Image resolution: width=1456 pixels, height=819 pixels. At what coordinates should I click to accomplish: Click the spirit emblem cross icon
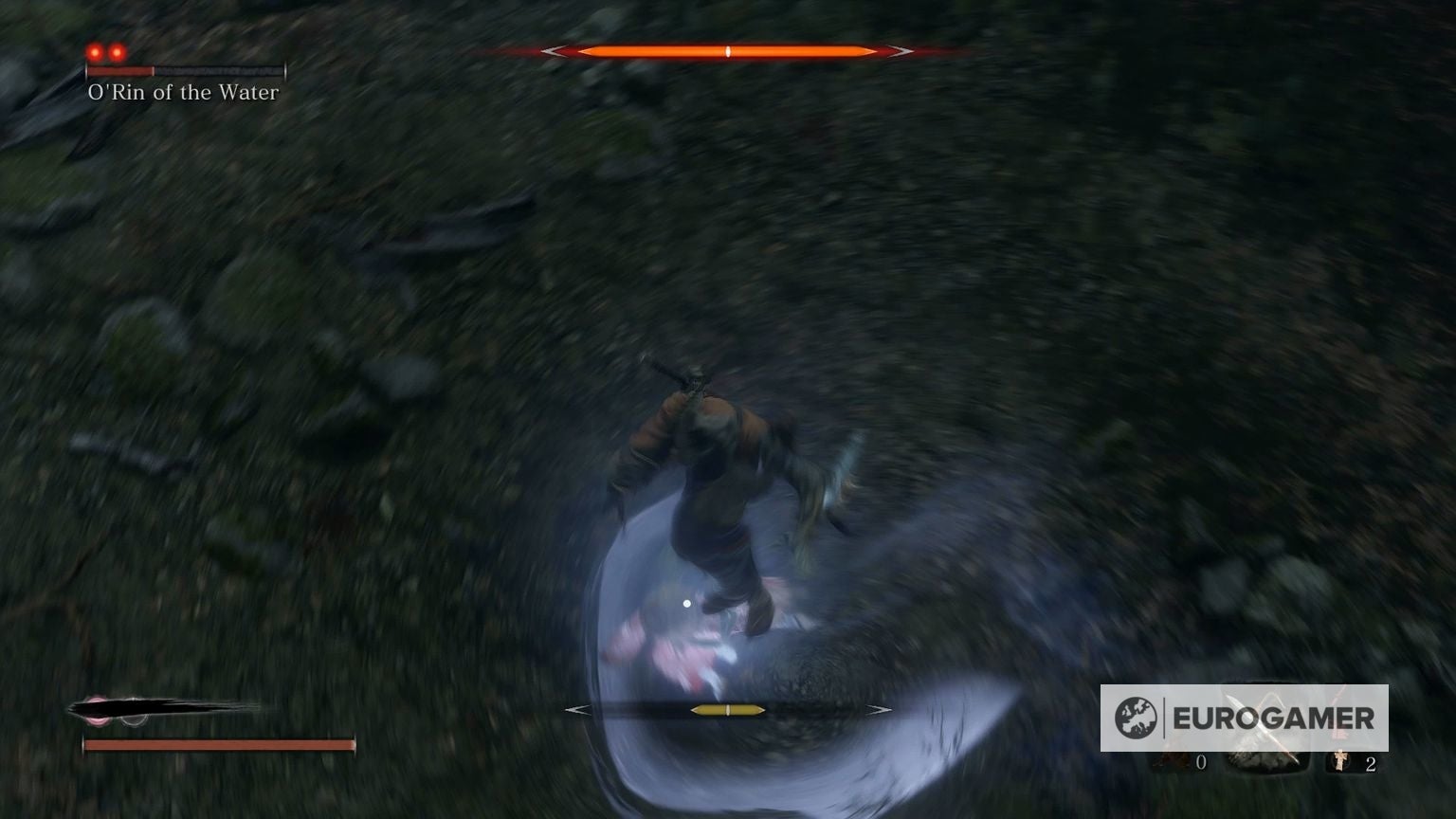click(1339, 758)
